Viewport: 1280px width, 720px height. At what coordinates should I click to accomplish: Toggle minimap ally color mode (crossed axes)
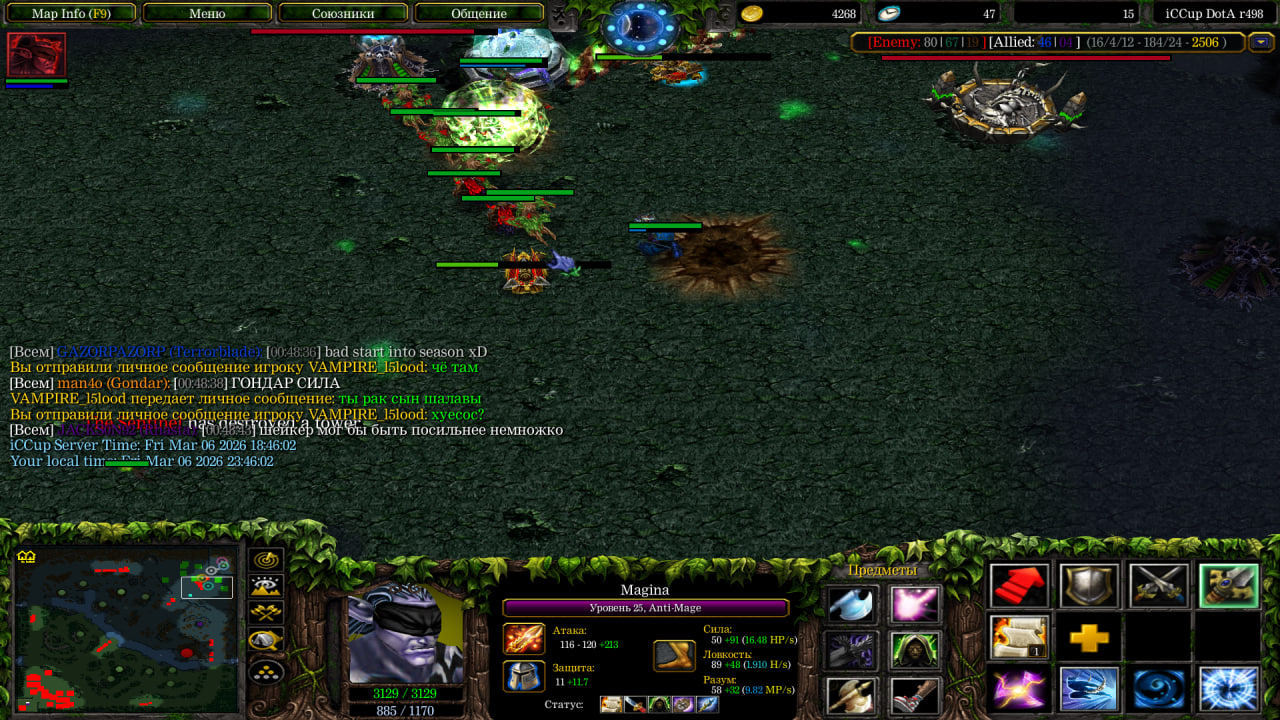pos(266,613)
